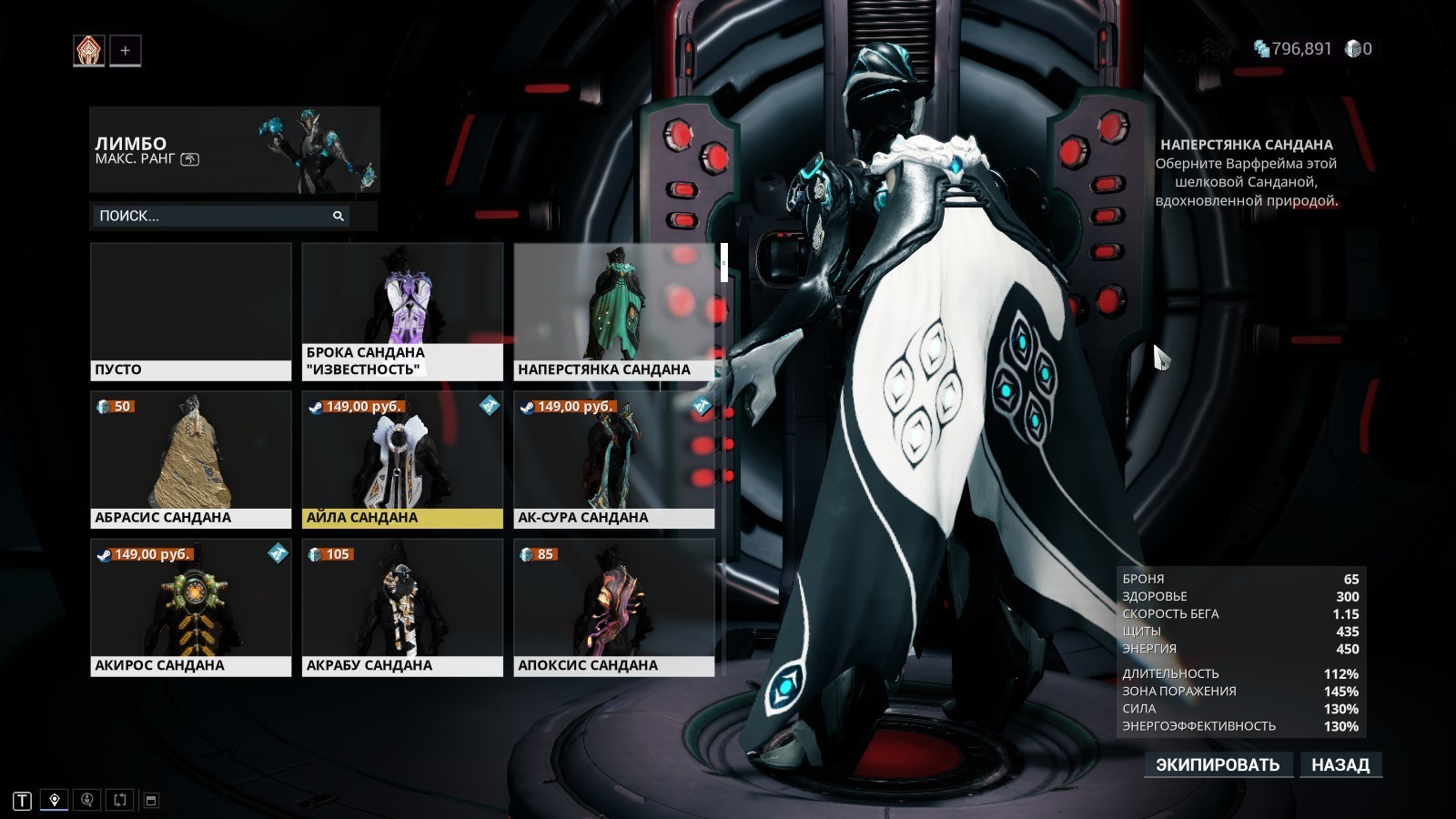Choose the Акирос Сандана tile

[191, 607]
